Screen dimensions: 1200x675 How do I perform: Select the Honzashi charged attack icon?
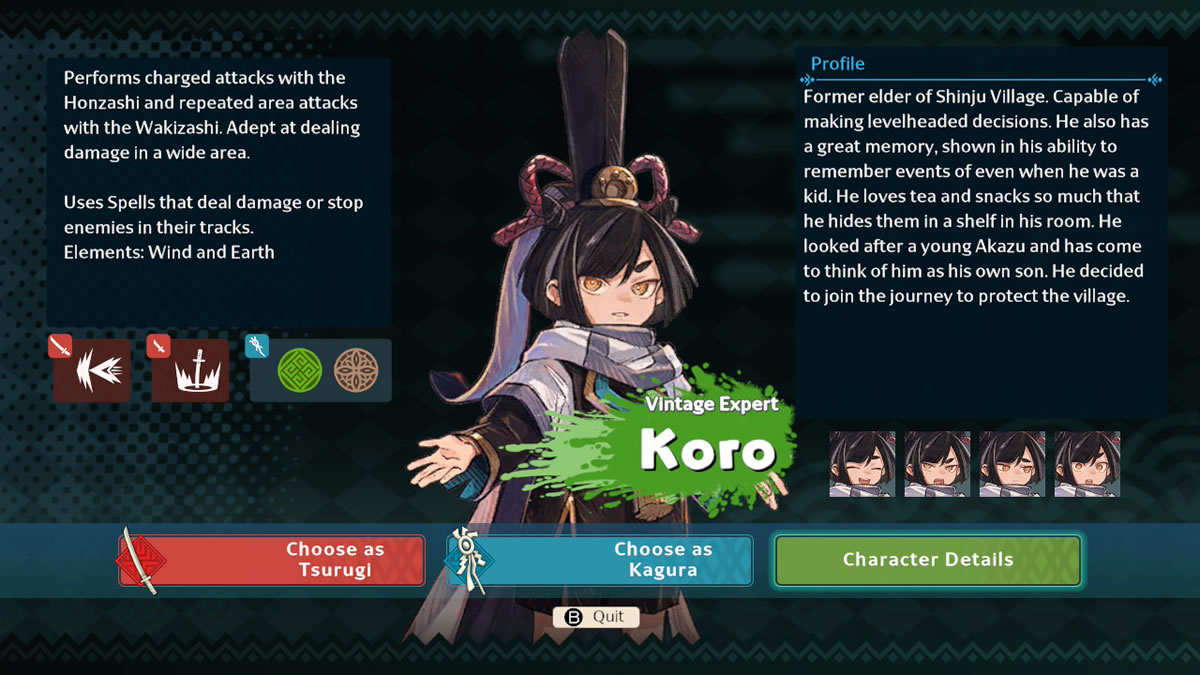(92, 369)
